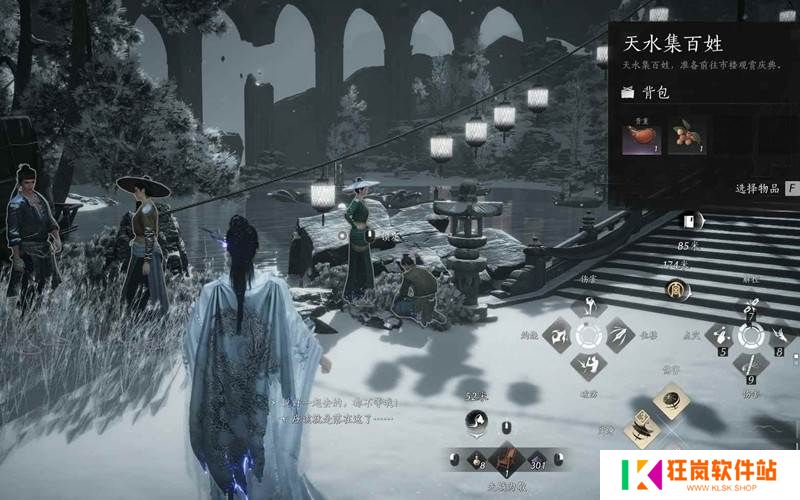Viewport: 800px width, 500px height.
Task: Activate the left skill diamond labeled 均匙
Action: [x=557, y=336]
